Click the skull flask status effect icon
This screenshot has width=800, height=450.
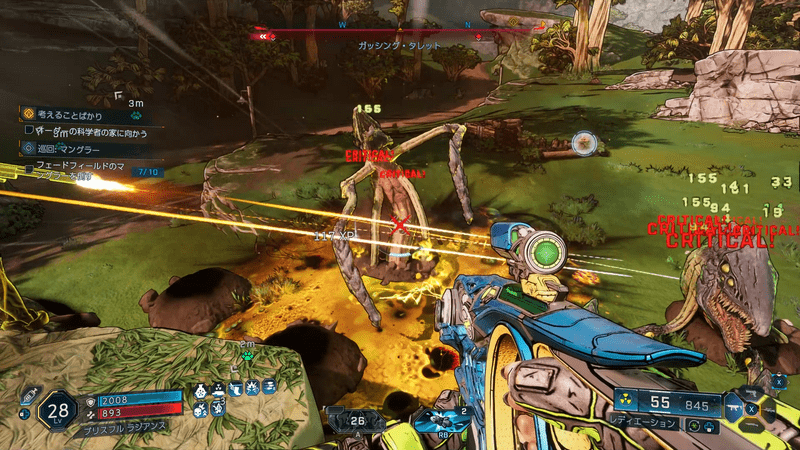click(203, 389)
